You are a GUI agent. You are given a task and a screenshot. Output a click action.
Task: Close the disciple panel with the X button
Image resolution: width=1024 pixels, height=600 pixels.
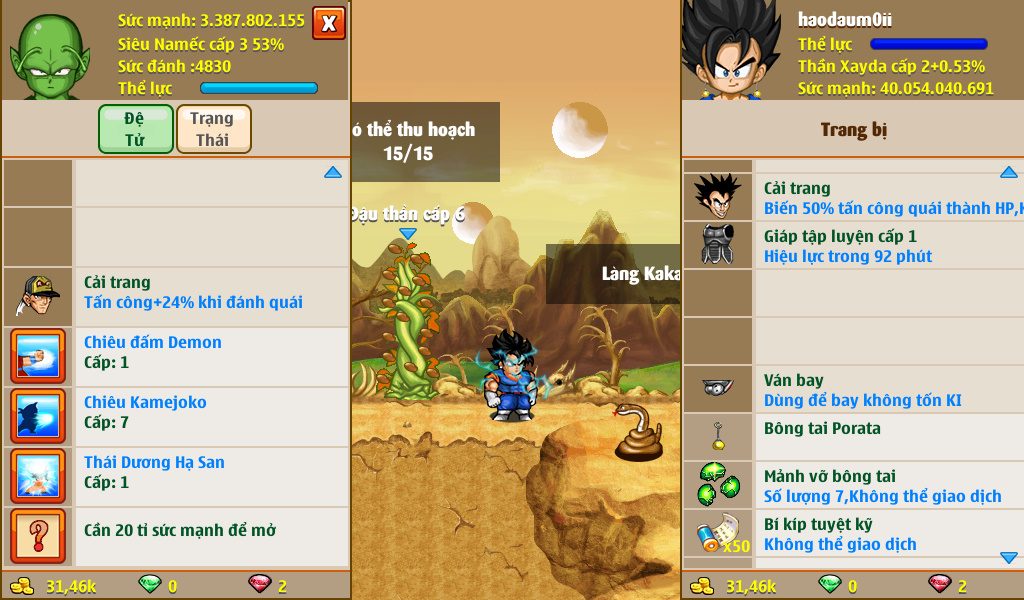(x=328, y=23)
